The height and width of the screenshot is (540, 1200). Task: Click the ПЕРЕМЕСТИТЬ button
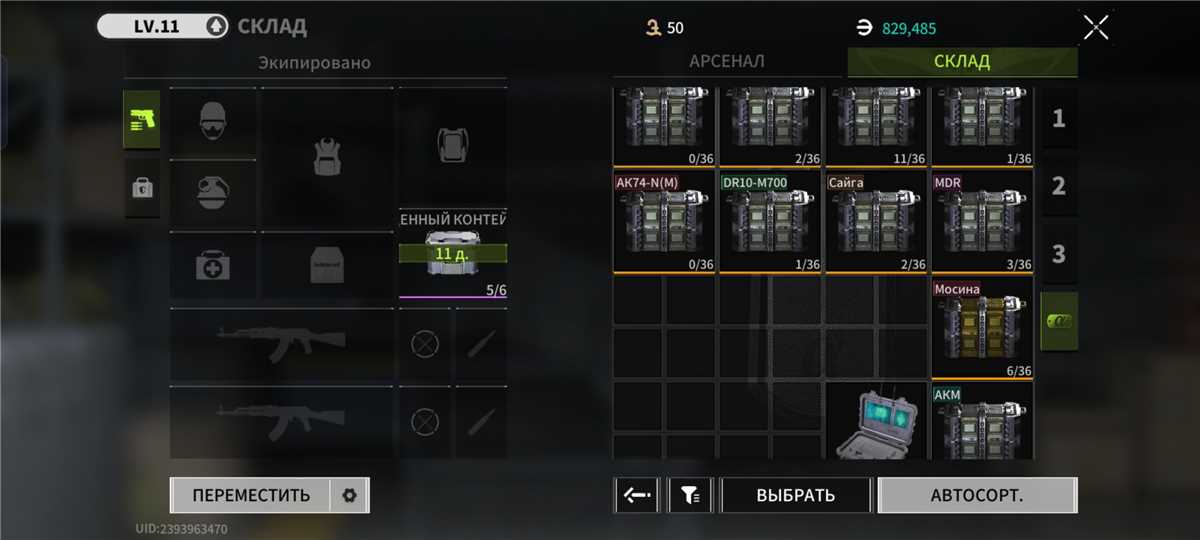click(x=251, y=495)
